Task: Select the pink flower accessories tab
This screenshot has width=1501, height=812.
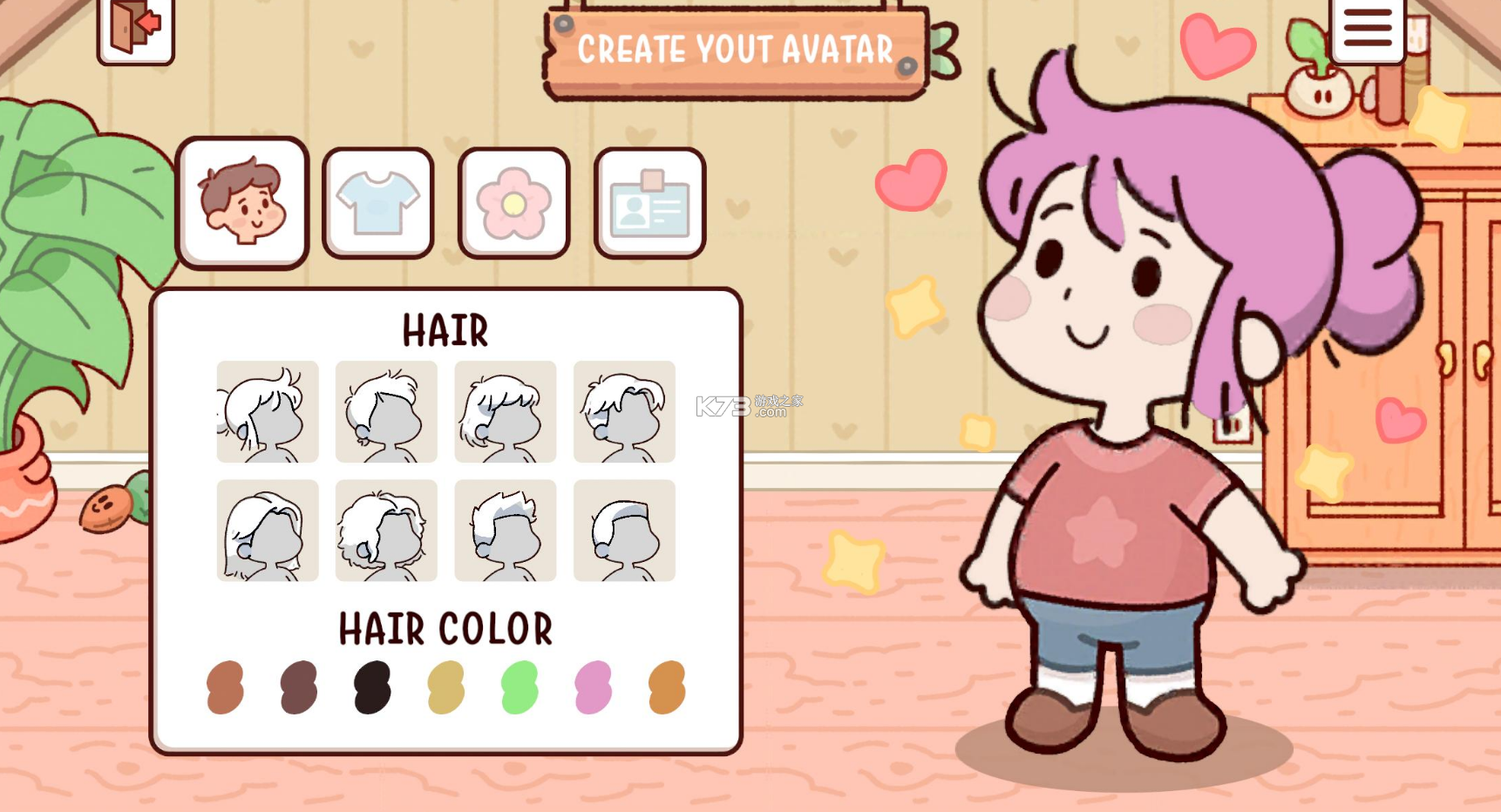Action: coord(513,203)
